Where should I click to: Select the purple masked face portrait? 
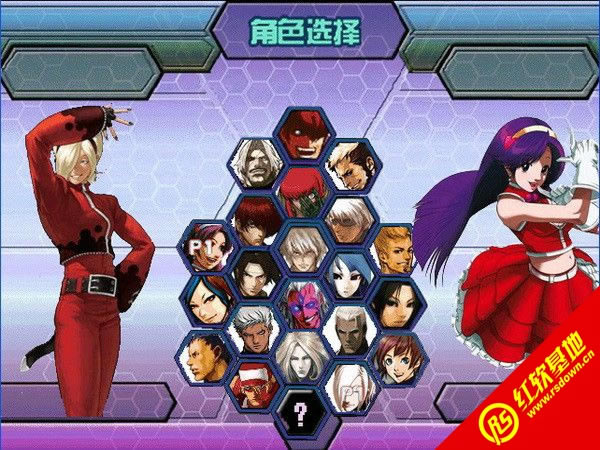pos(300,302)
